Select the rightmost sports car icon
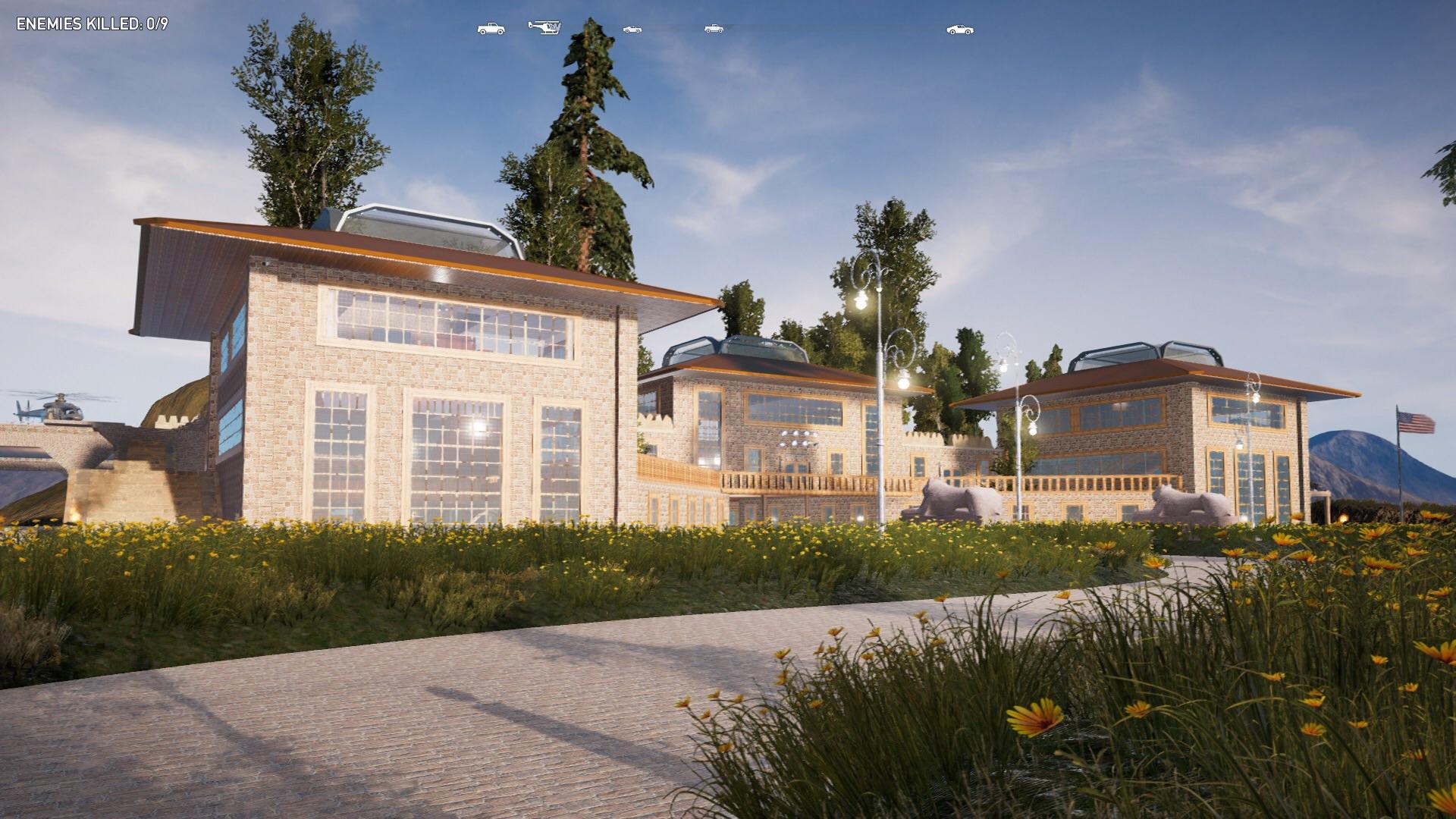Viewport: 1456px width, 819px height. click(960, 29)
